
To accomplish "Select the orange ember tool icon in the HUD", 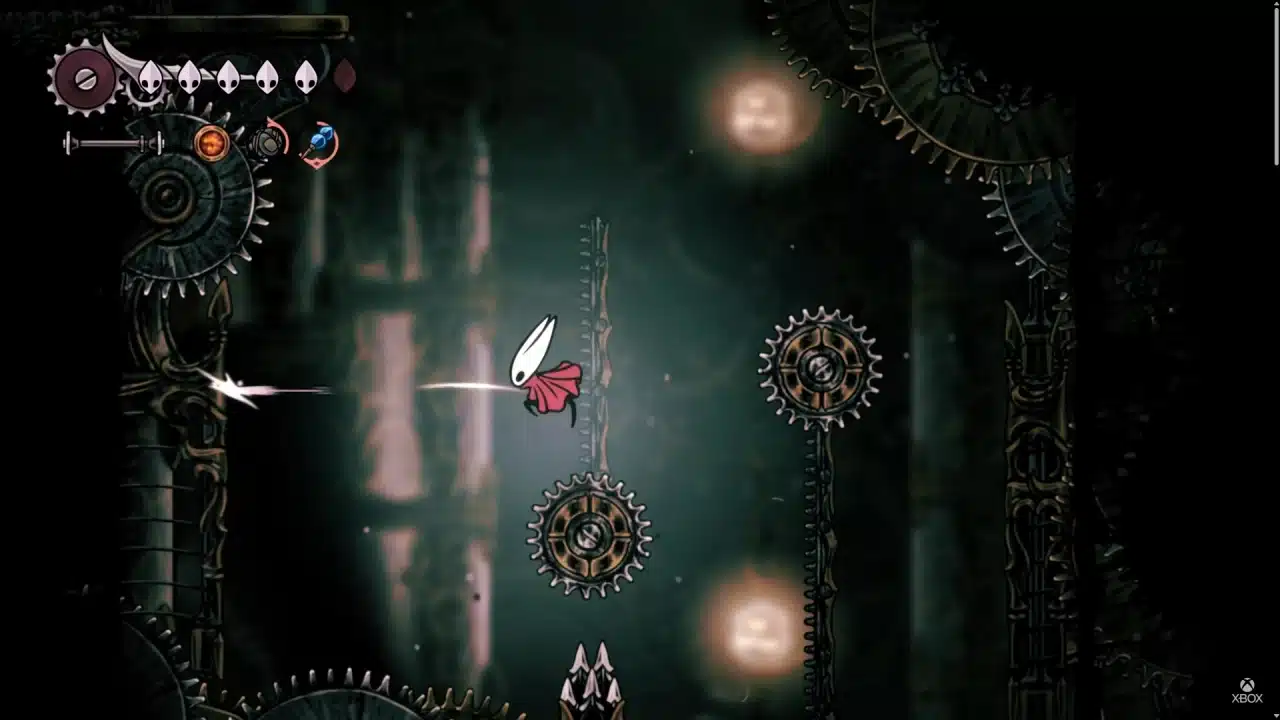I will [211, 143].
